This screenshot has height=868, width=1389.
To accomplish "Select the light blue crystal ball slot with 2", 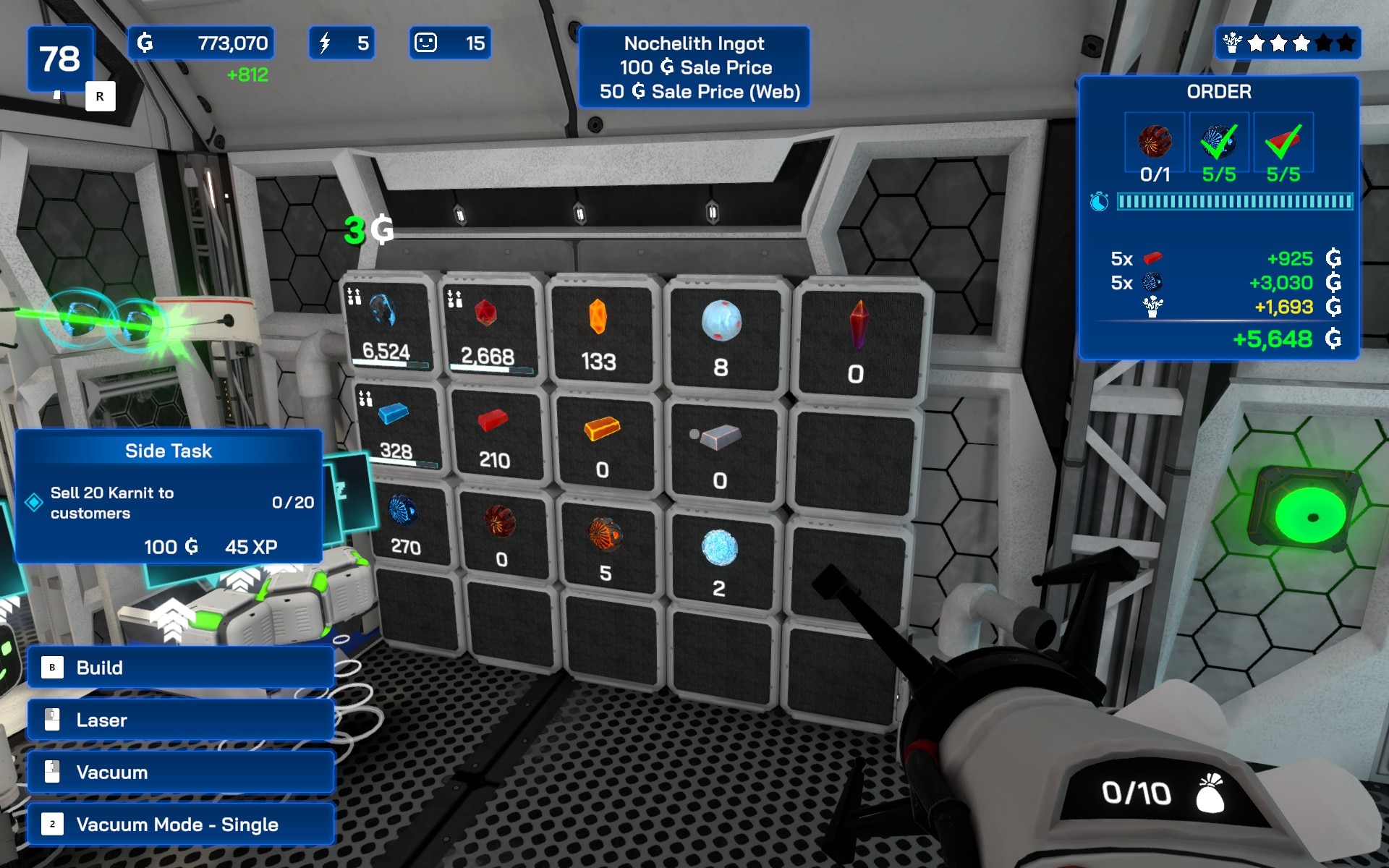I will click(719, 561).
